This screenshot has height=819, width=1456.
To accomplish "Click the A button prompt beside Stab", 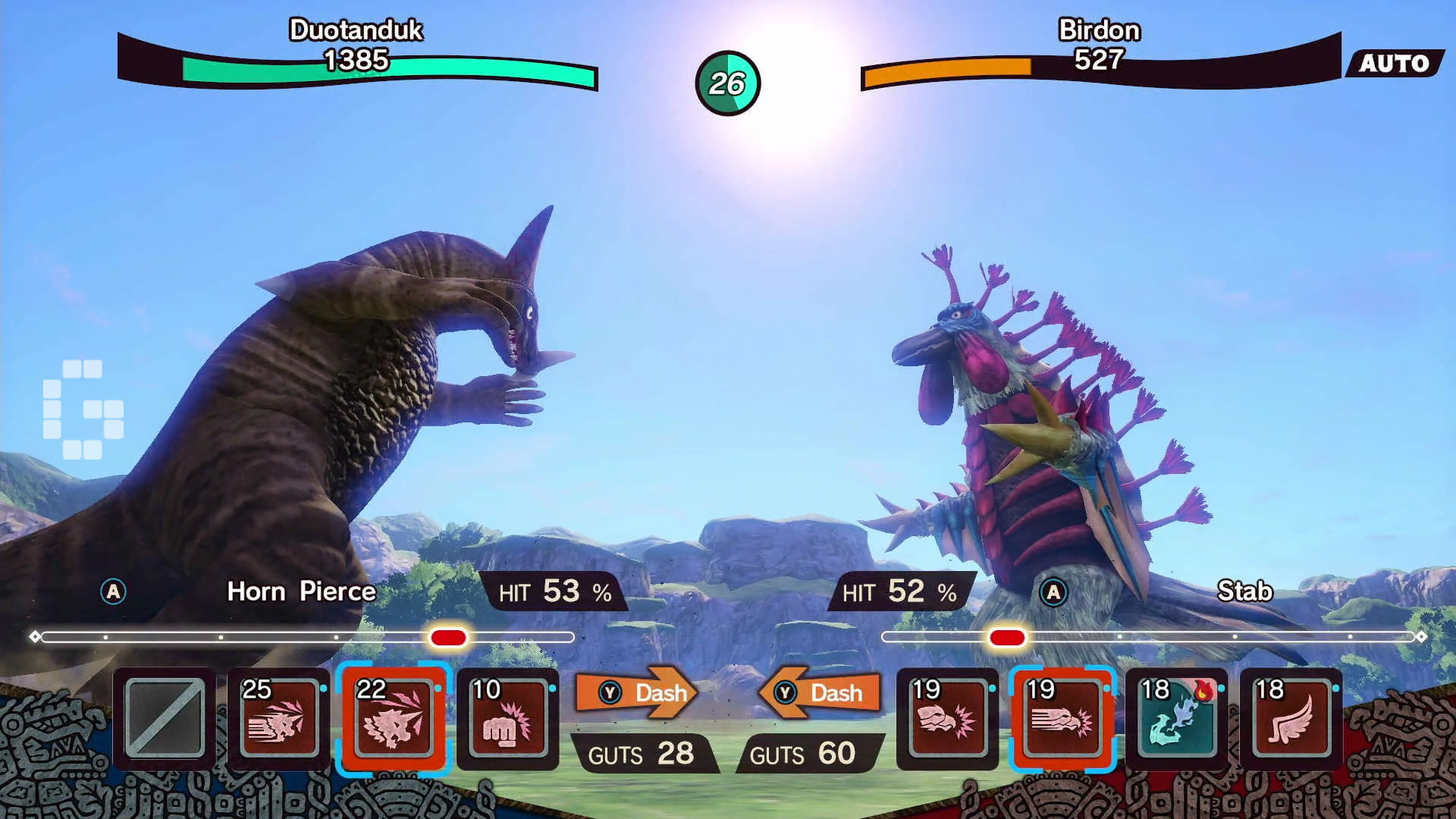I will click(1053, 593).
